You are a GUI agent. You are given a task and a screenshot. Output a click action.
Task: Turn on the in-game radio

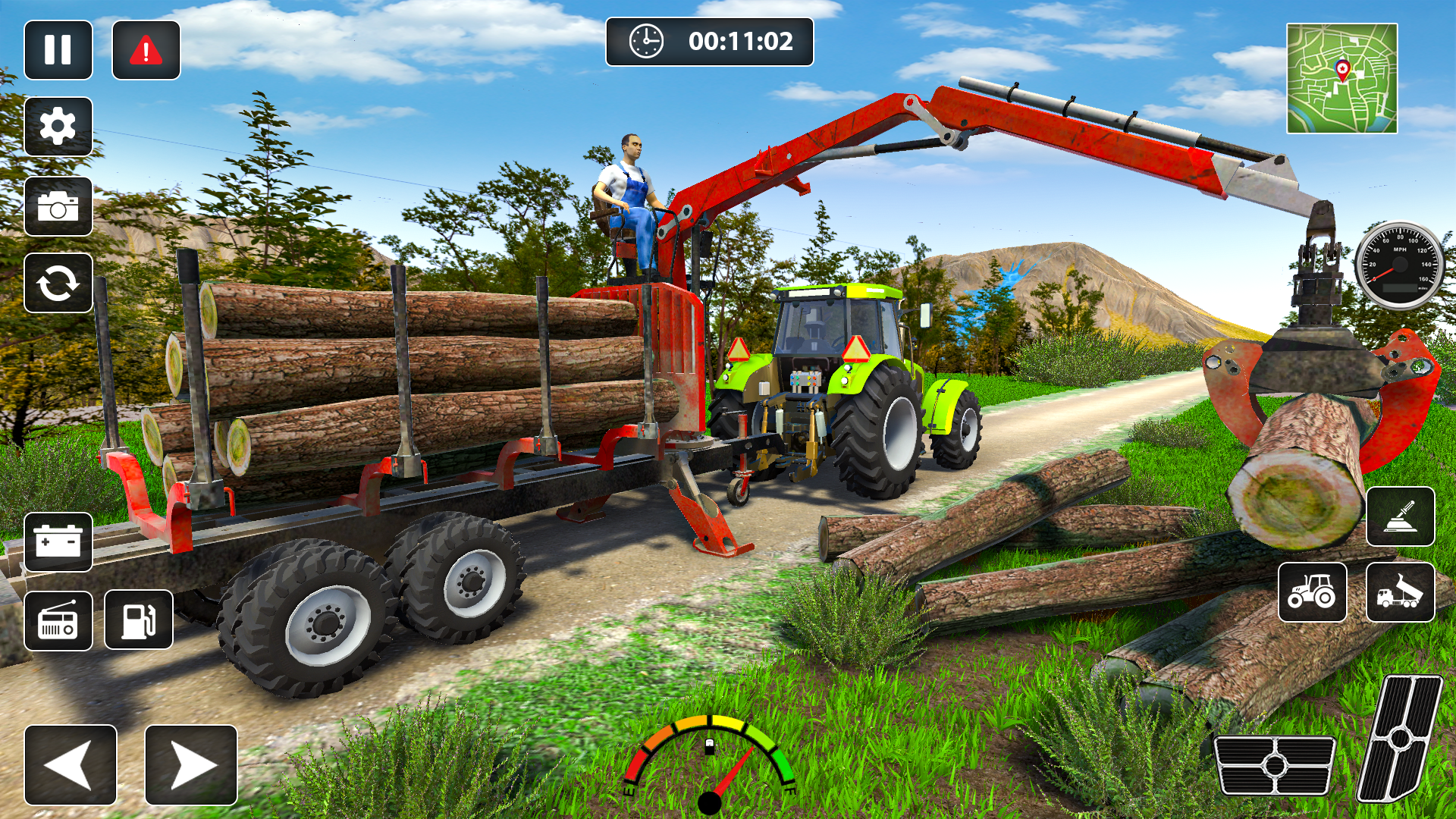[x=59, y=622]
